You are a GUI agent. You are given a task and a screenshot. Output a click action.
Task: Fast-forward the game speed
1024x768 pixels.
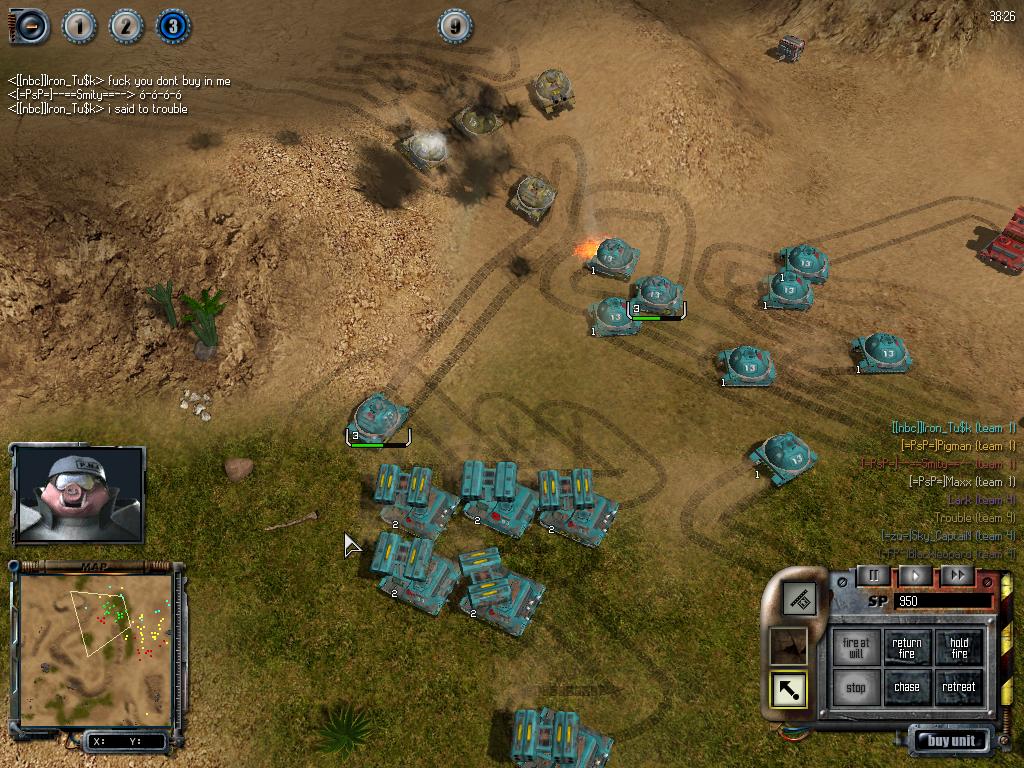957,575
